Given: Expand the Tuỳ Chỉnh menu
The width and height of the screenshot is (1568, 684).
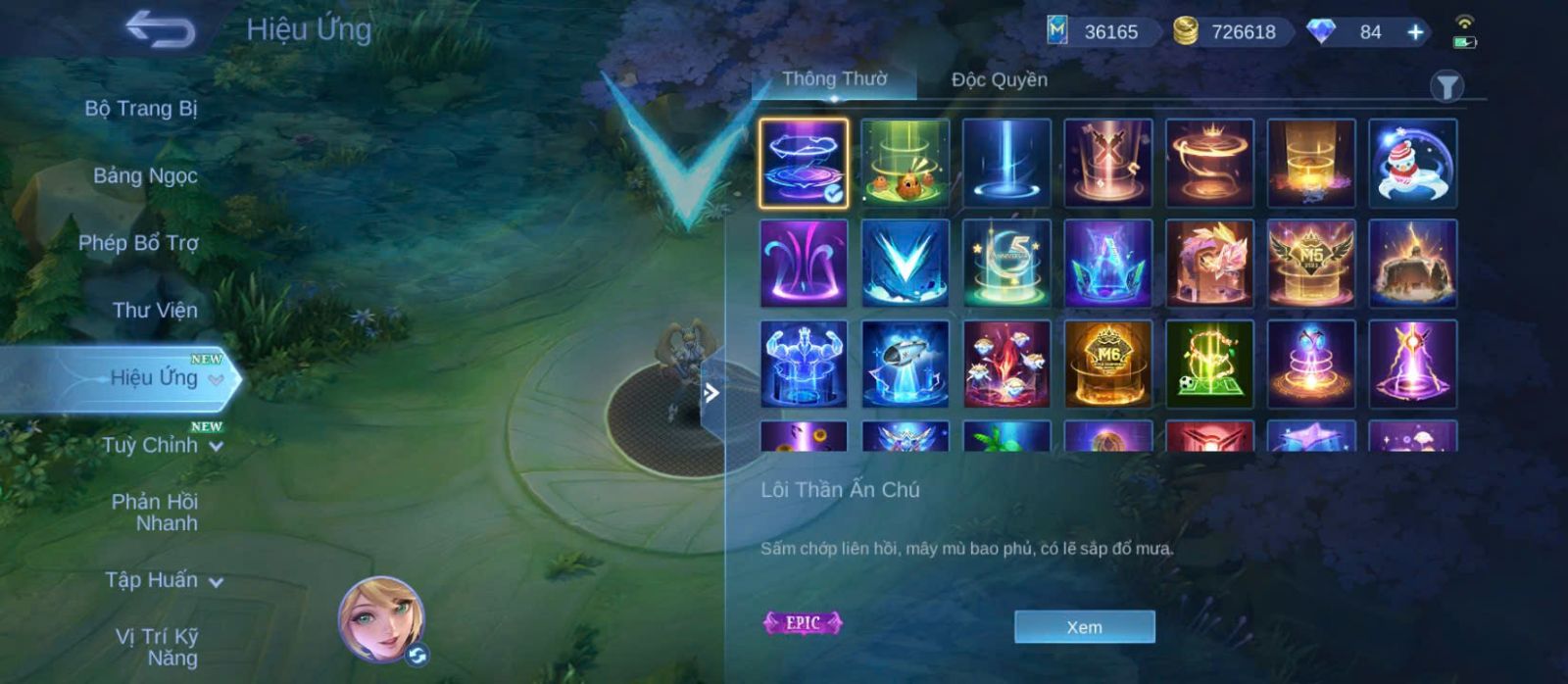Looking at the screenshot, I should coord(162,446).
